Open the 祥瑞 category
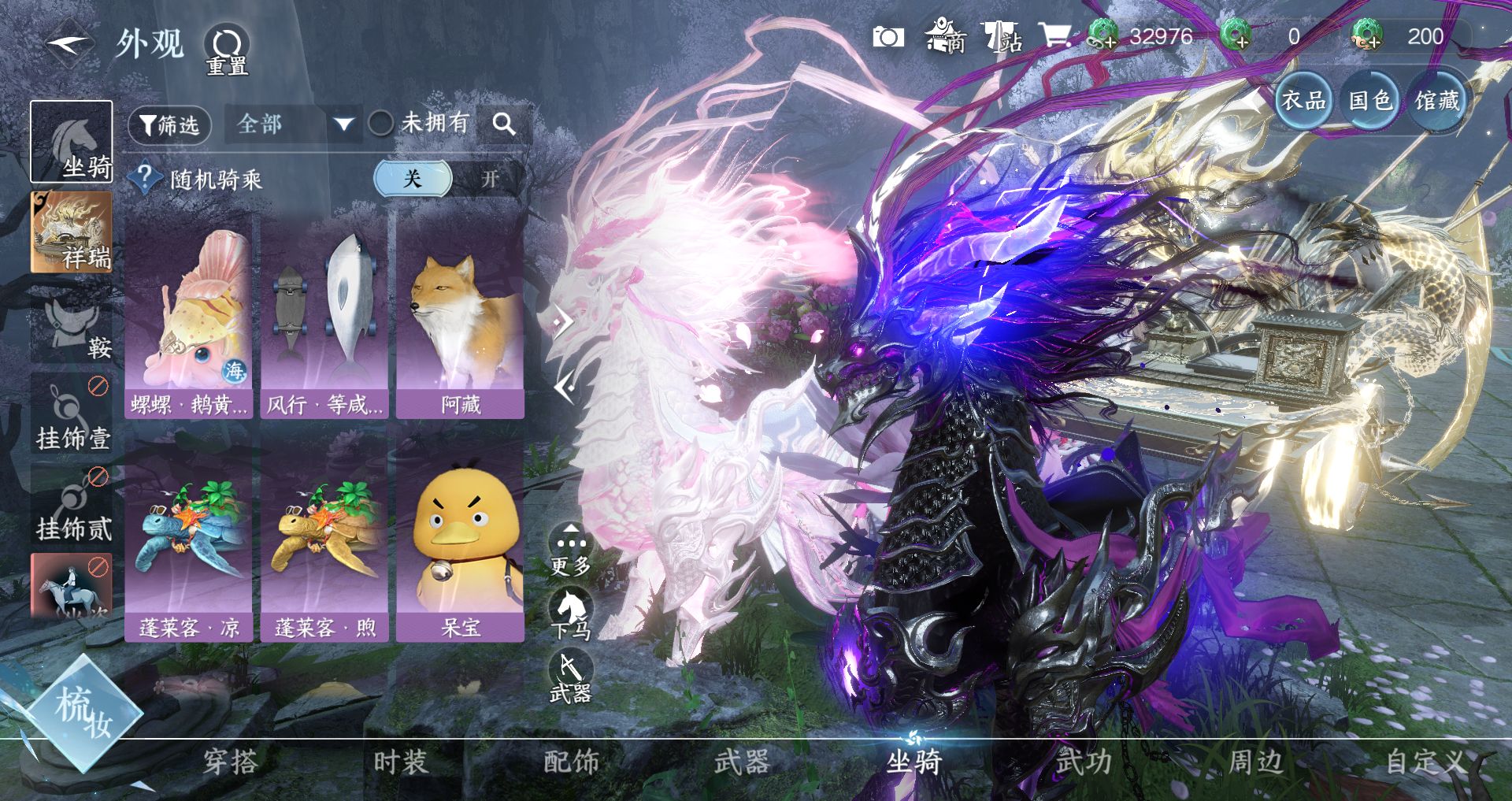The height and width of the screenshot is (801, 1512). point(71,232)
